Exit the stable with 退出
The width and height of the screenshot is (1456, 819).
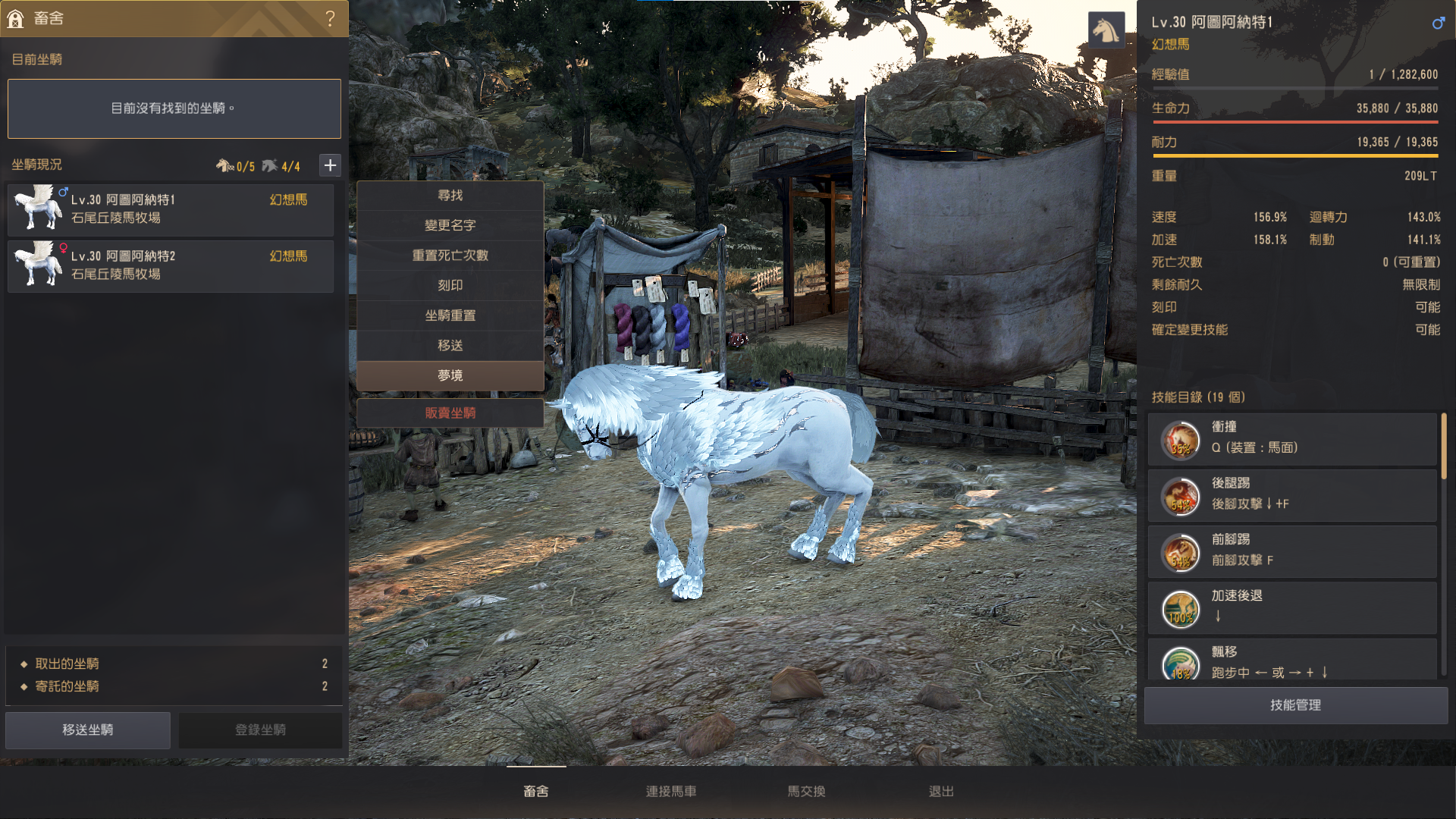coord(941,791)
